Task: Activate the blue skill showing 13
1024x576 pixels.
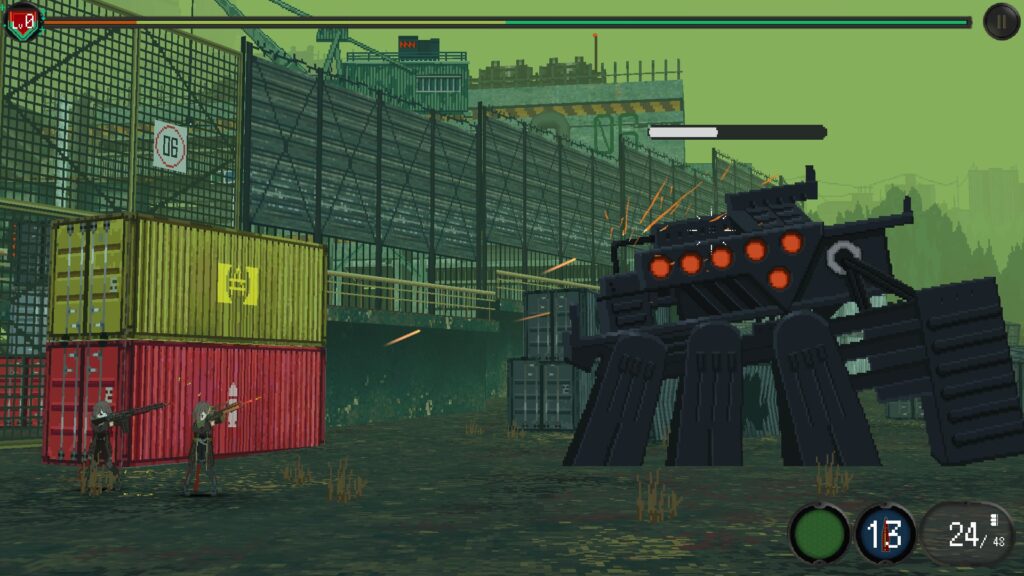Action: tap(885, 534)
